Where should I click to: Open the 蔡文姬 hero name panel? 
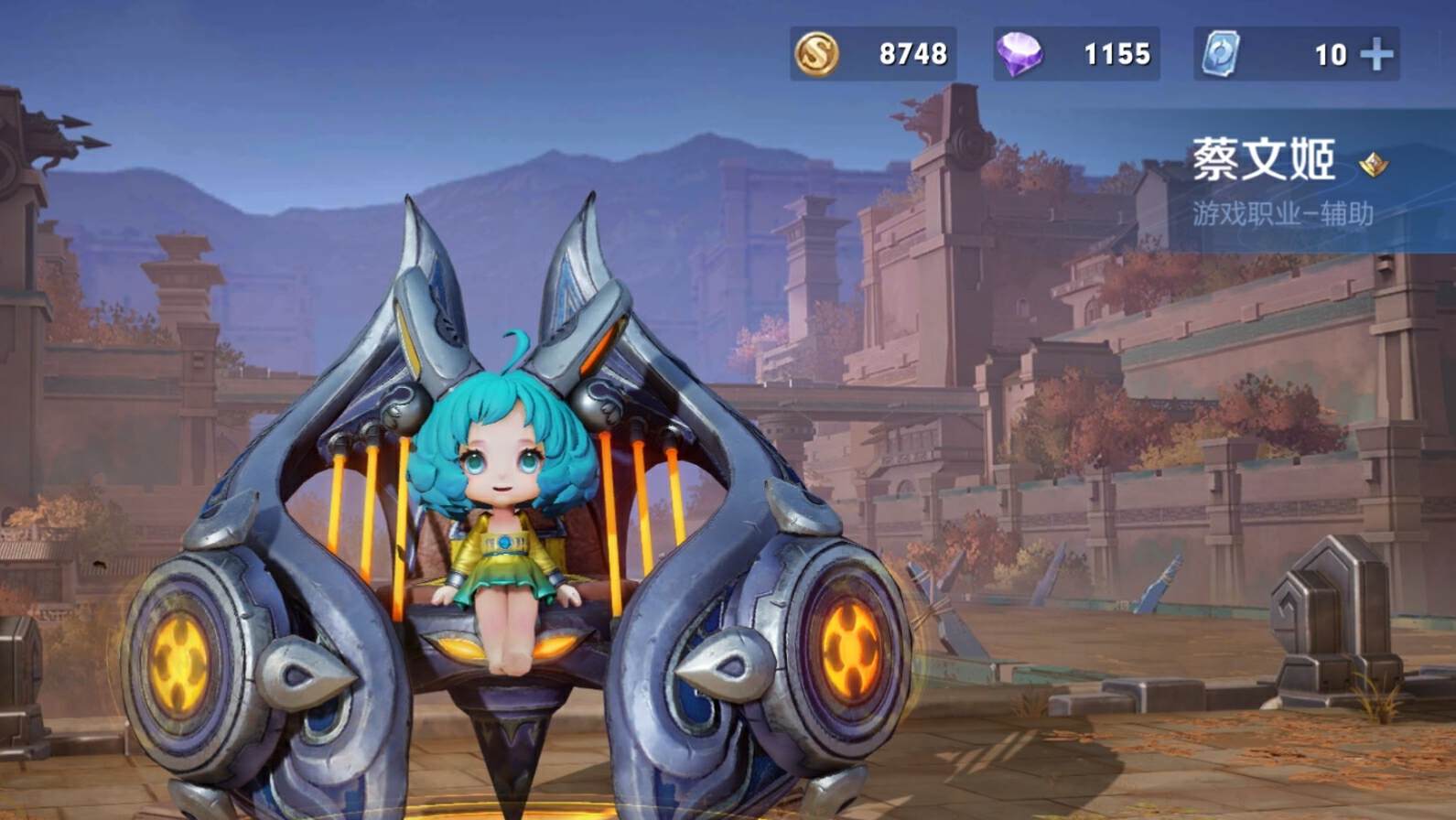[x=1263, y=161]
